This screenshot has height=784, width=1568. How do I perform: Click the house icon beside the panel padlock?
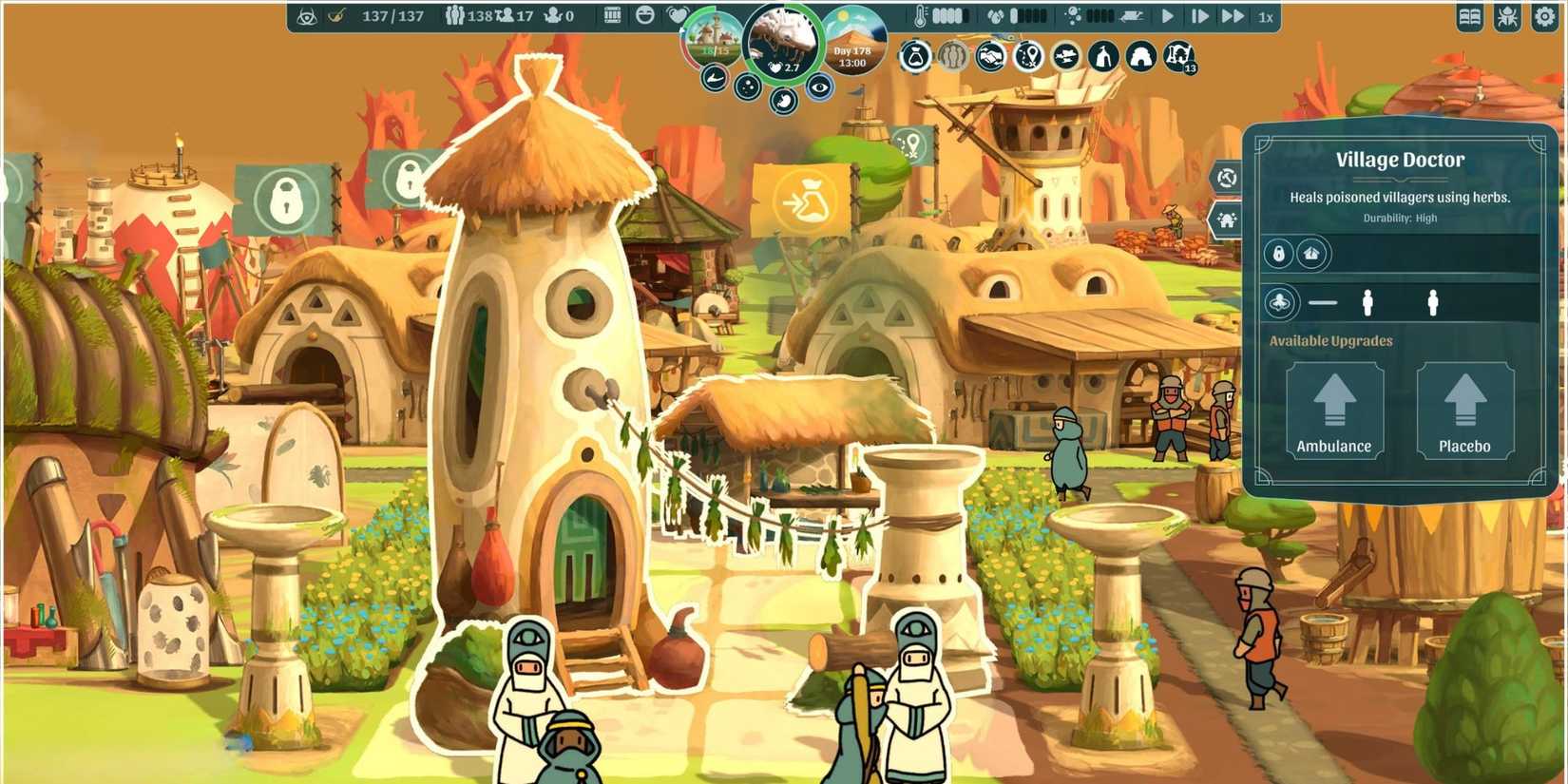(1312, 254)
